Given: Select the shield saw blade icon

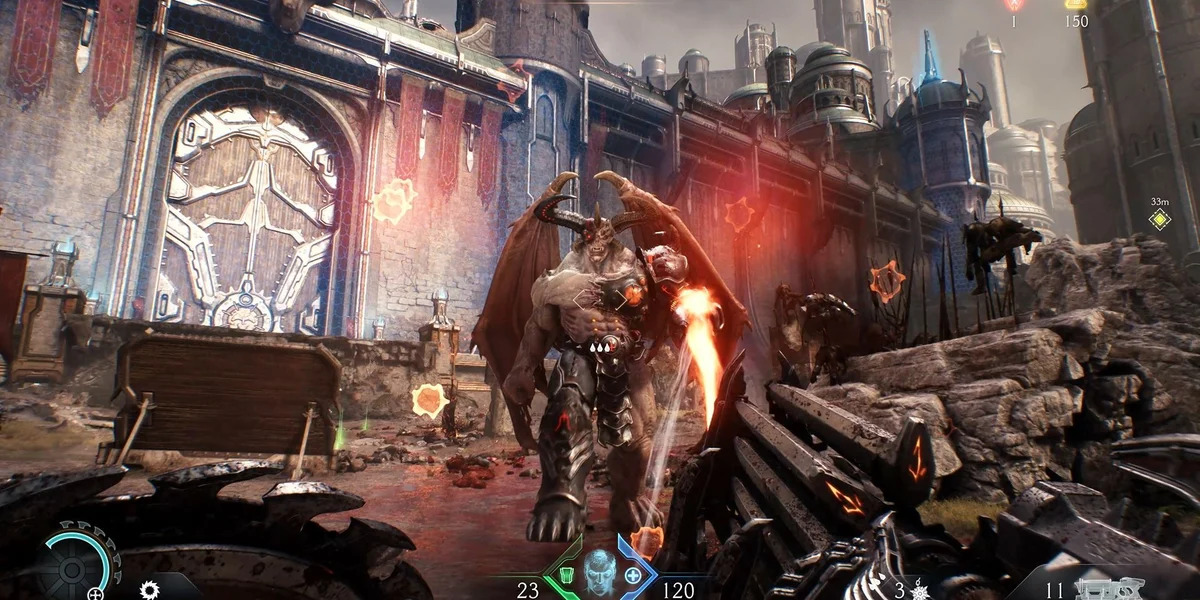Looking at the screenshot, I should pyautogui.click(x=150, y=589).
